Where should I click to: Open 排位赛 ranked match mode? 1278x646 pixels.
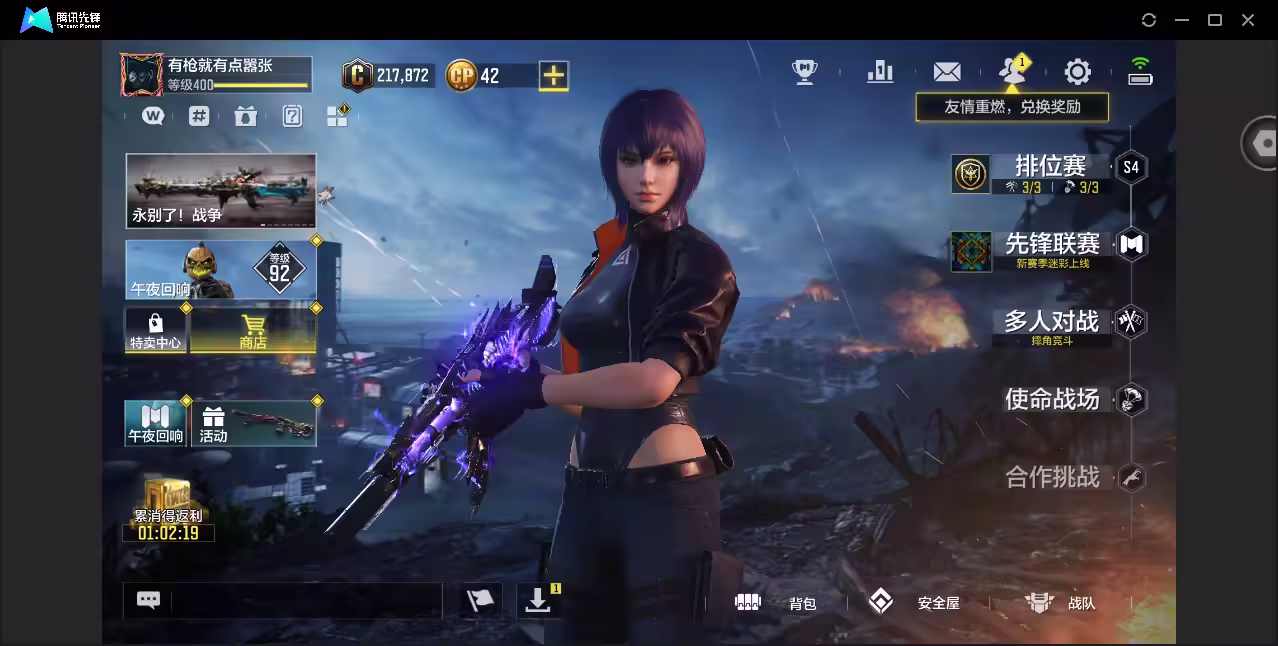click(1048, 167)
